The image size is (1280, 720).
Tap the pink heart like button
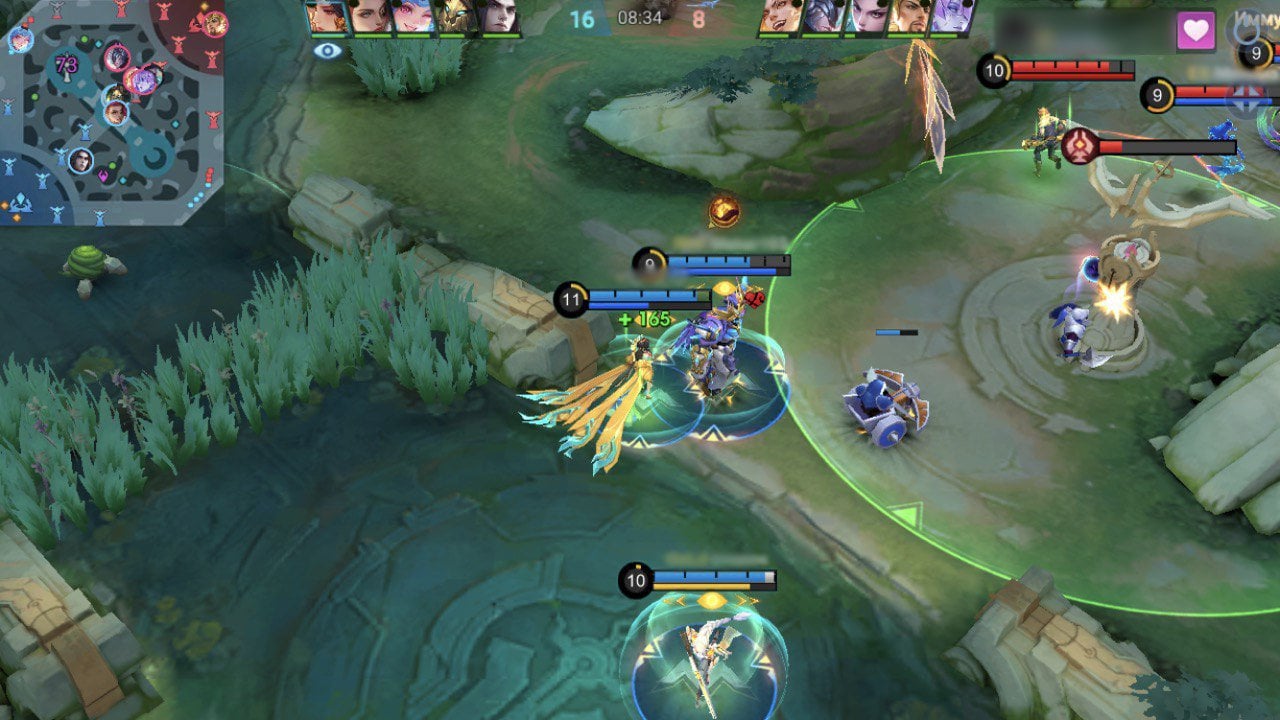1196,31
